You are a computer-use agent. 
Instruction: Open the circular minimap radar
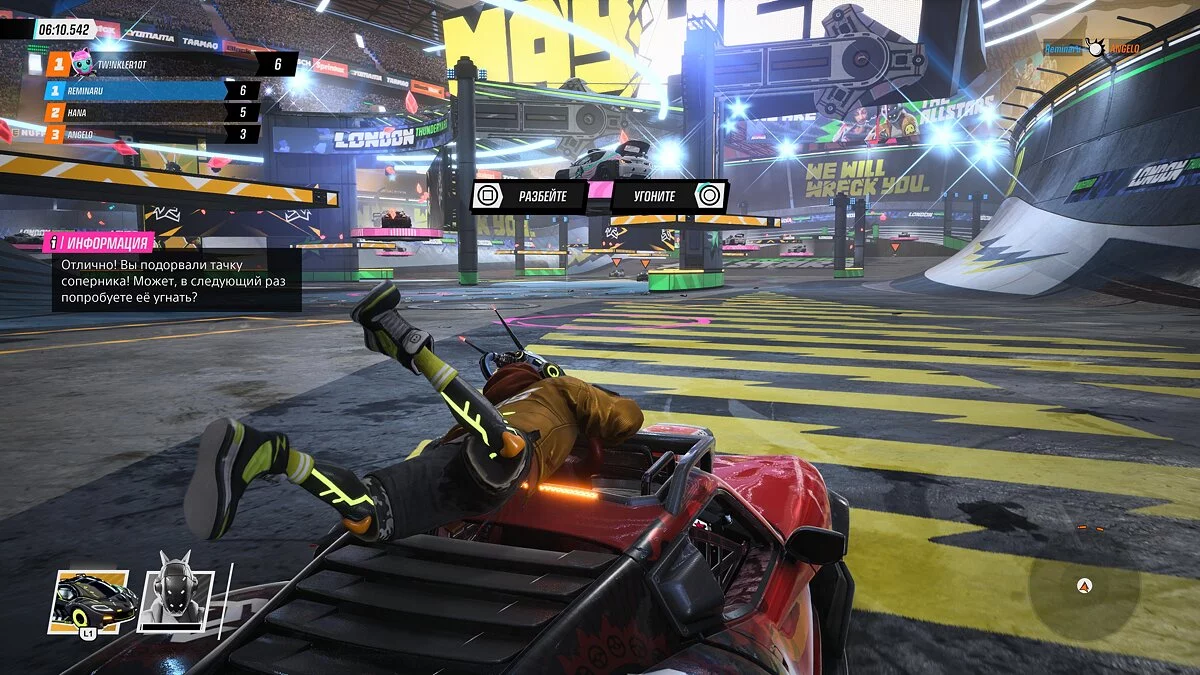pyautogui.click(x=1083, y=586)
